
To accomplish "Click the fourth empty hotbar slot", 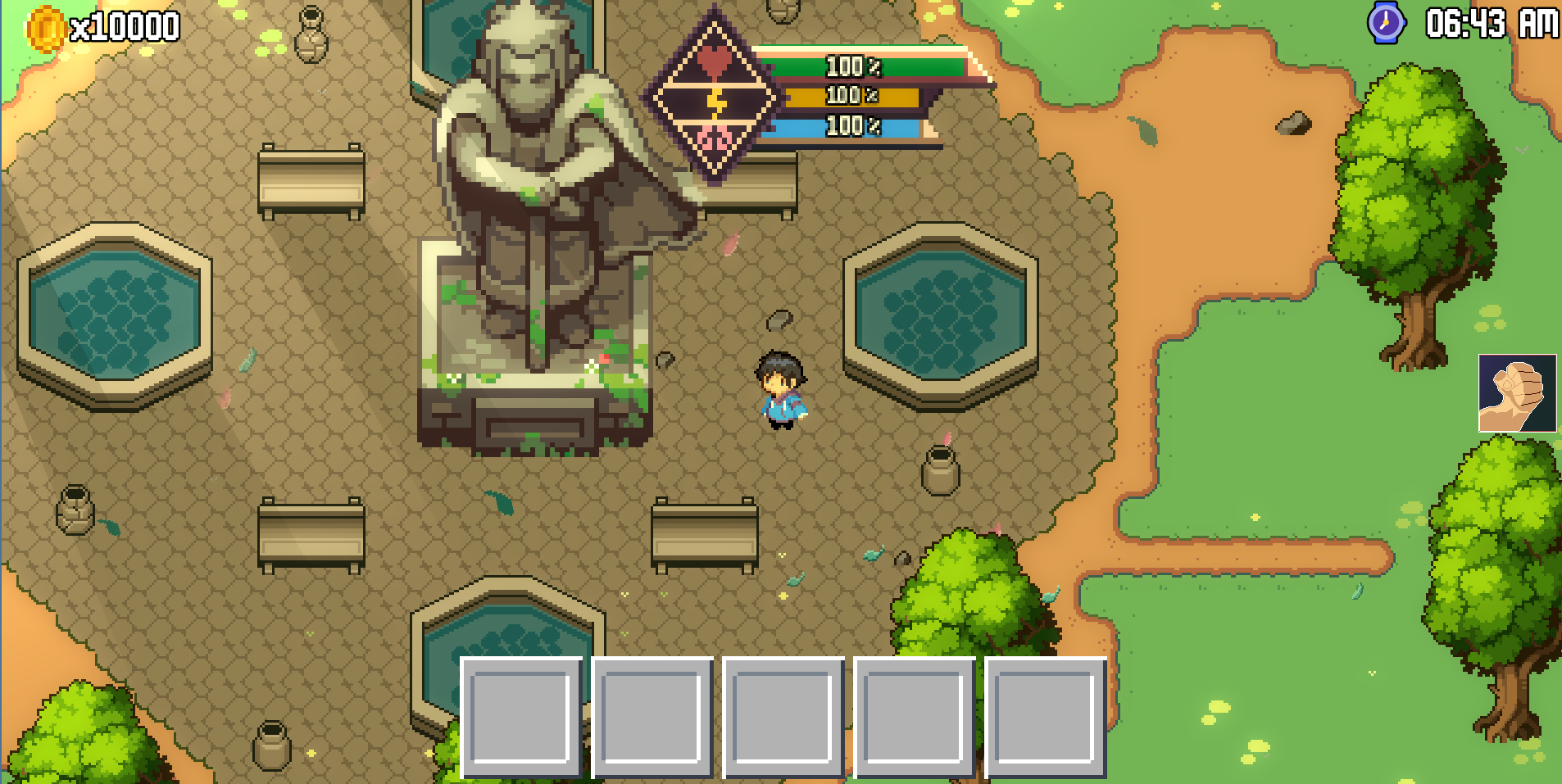I will pyautogui.click(x=915, y=719).
